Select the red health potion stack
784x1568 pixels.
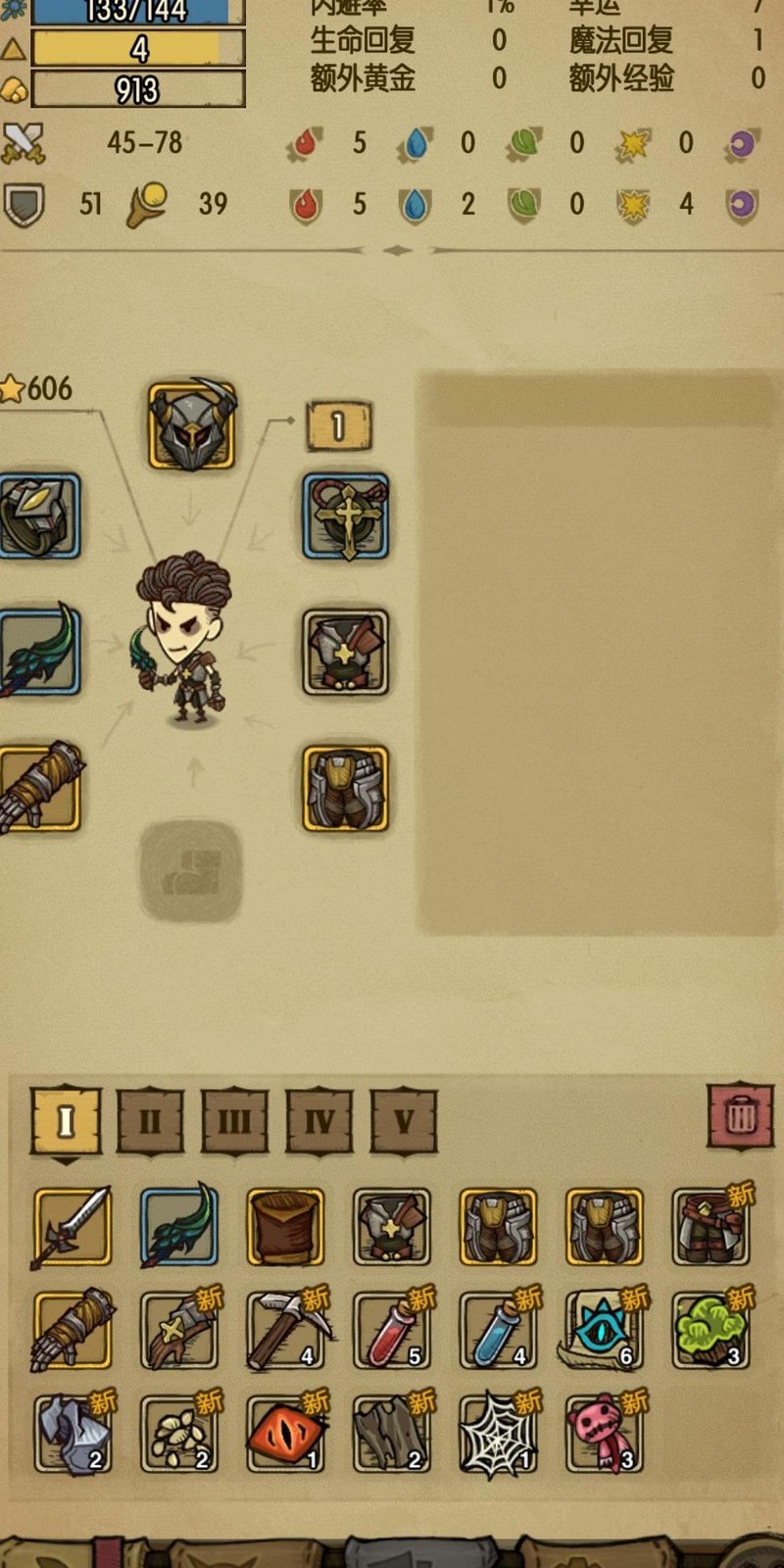click(x=391, y=1331)
